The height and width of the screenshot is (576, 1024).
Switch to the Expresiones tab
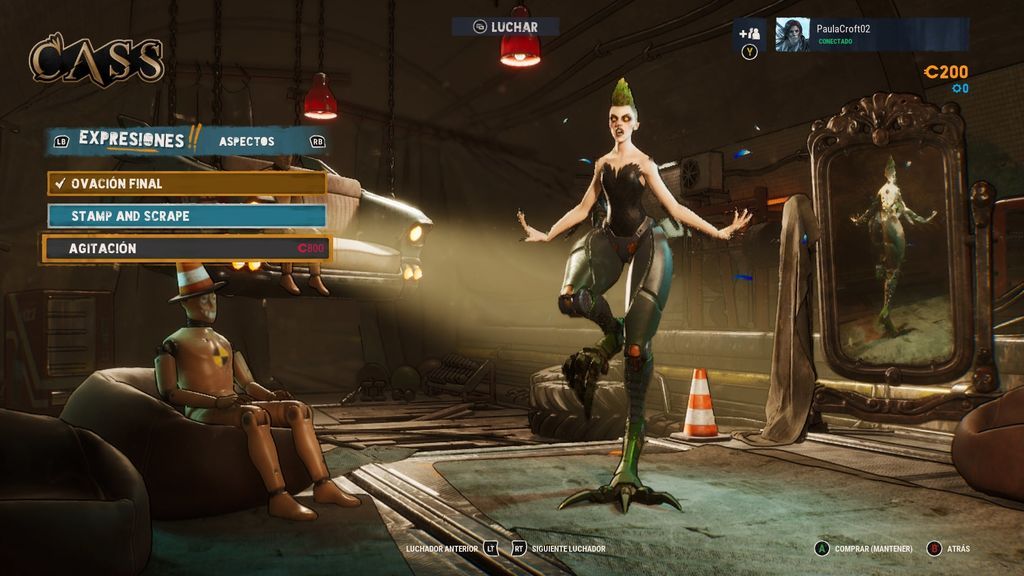click(x=131, y=140)
